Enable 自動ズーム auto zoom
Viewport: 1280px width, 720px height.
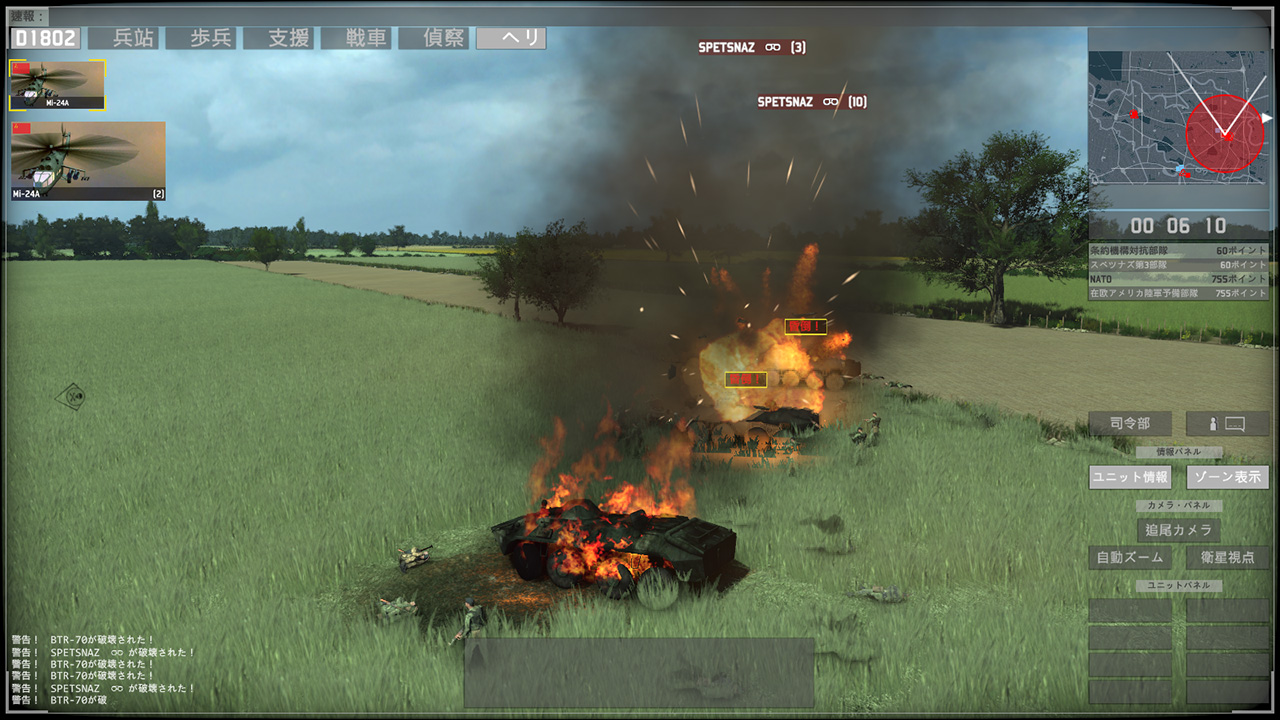tap(1130, 557)
